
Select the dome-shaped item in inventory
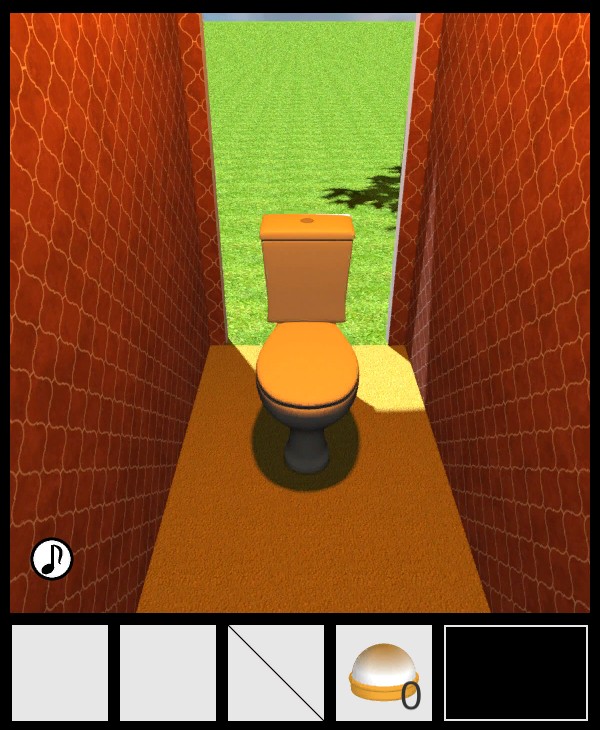pyautogui.click(x=383, y=672)
